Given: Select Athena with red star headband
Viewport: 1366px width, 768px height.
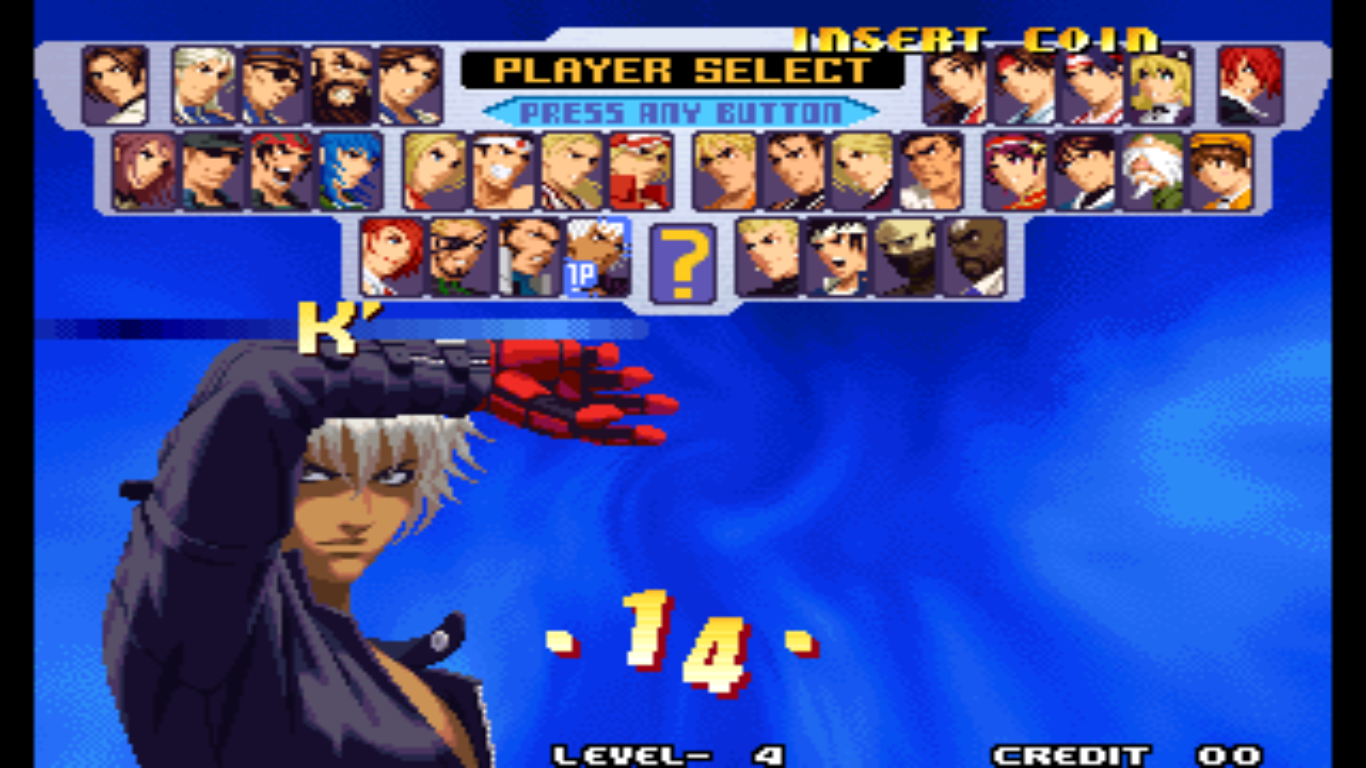Looking at the screenshot, I should tap(1014, 171).
